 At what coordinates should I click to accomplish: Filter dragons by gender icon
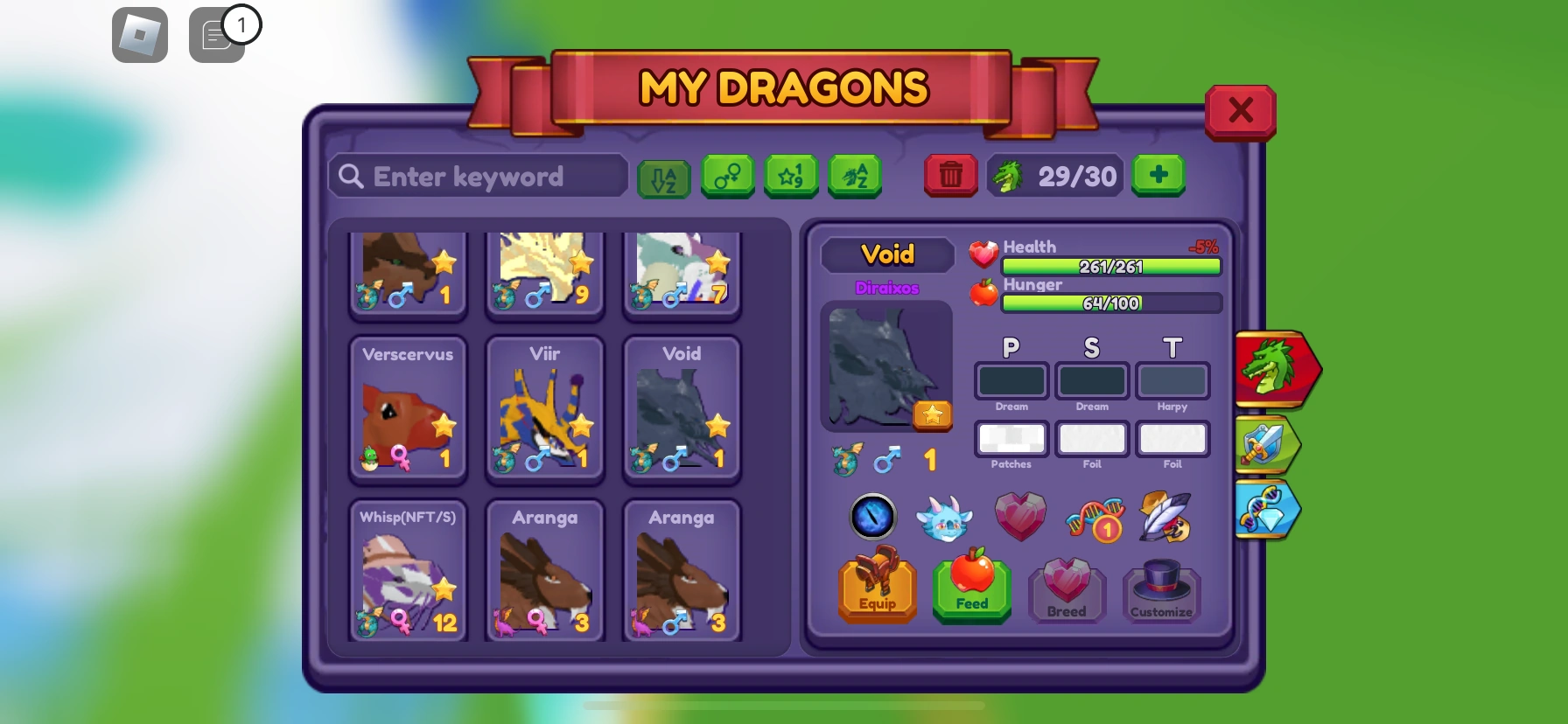(728, 176)
